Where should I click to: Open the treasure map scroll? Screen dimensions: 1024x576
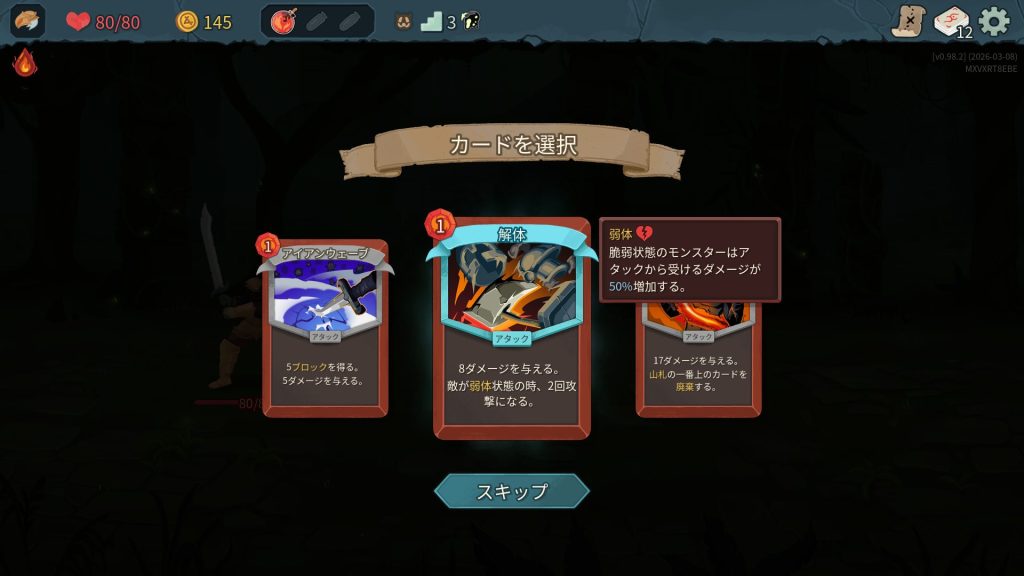click(x=909, y=21)
